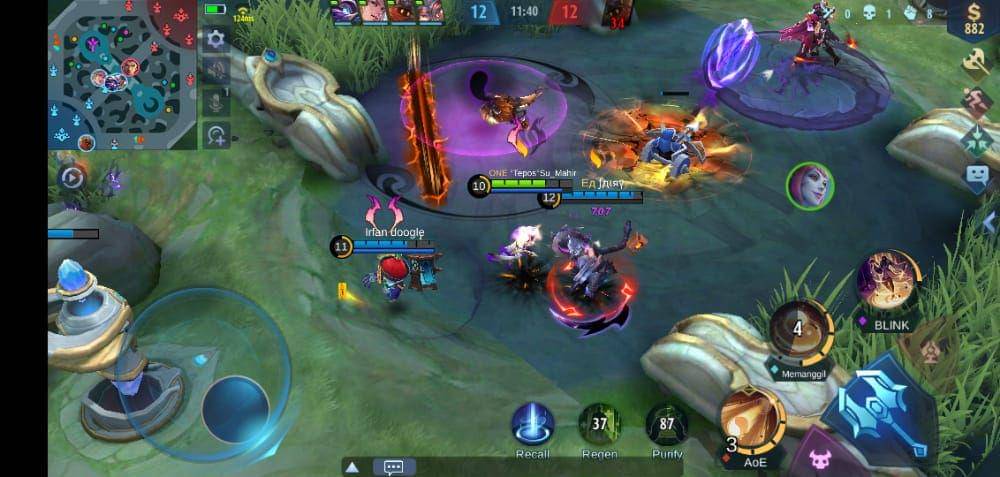Open the settings gear beside the minimap
Screen dimensions: 1000x477
[215, 40]
